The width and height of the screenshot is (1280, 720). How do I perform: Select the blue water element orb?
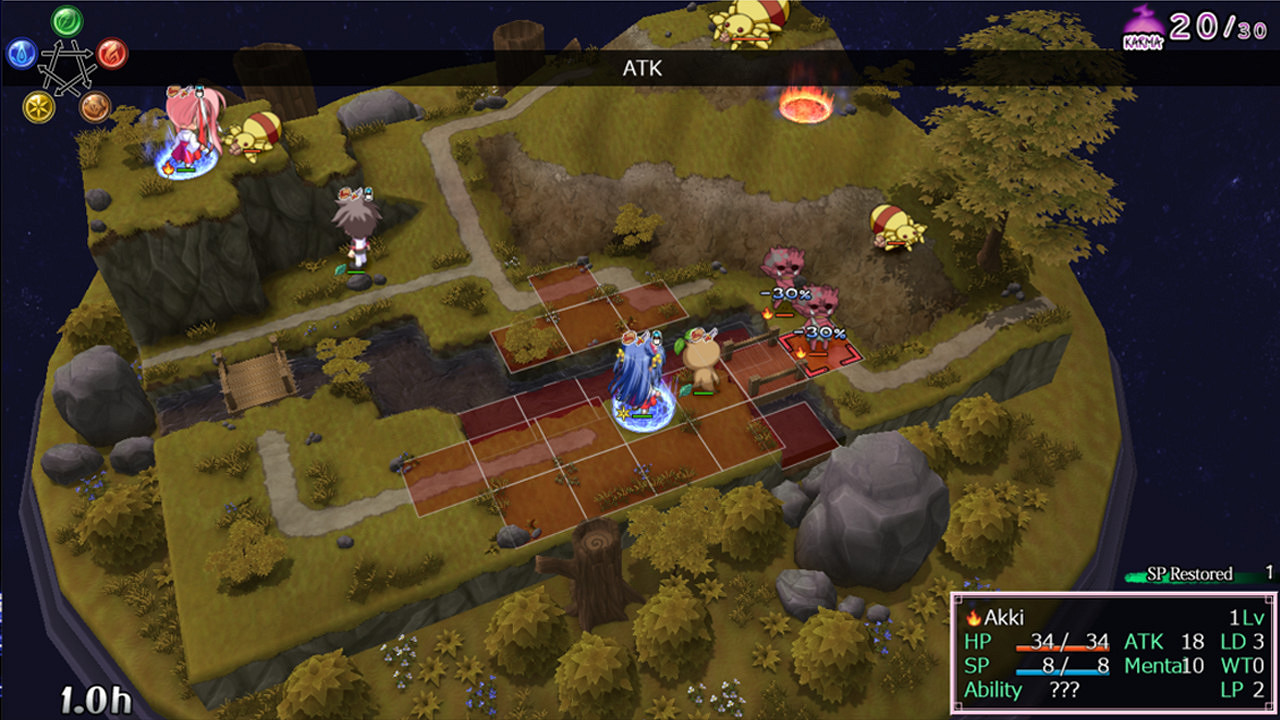point(21,55)
